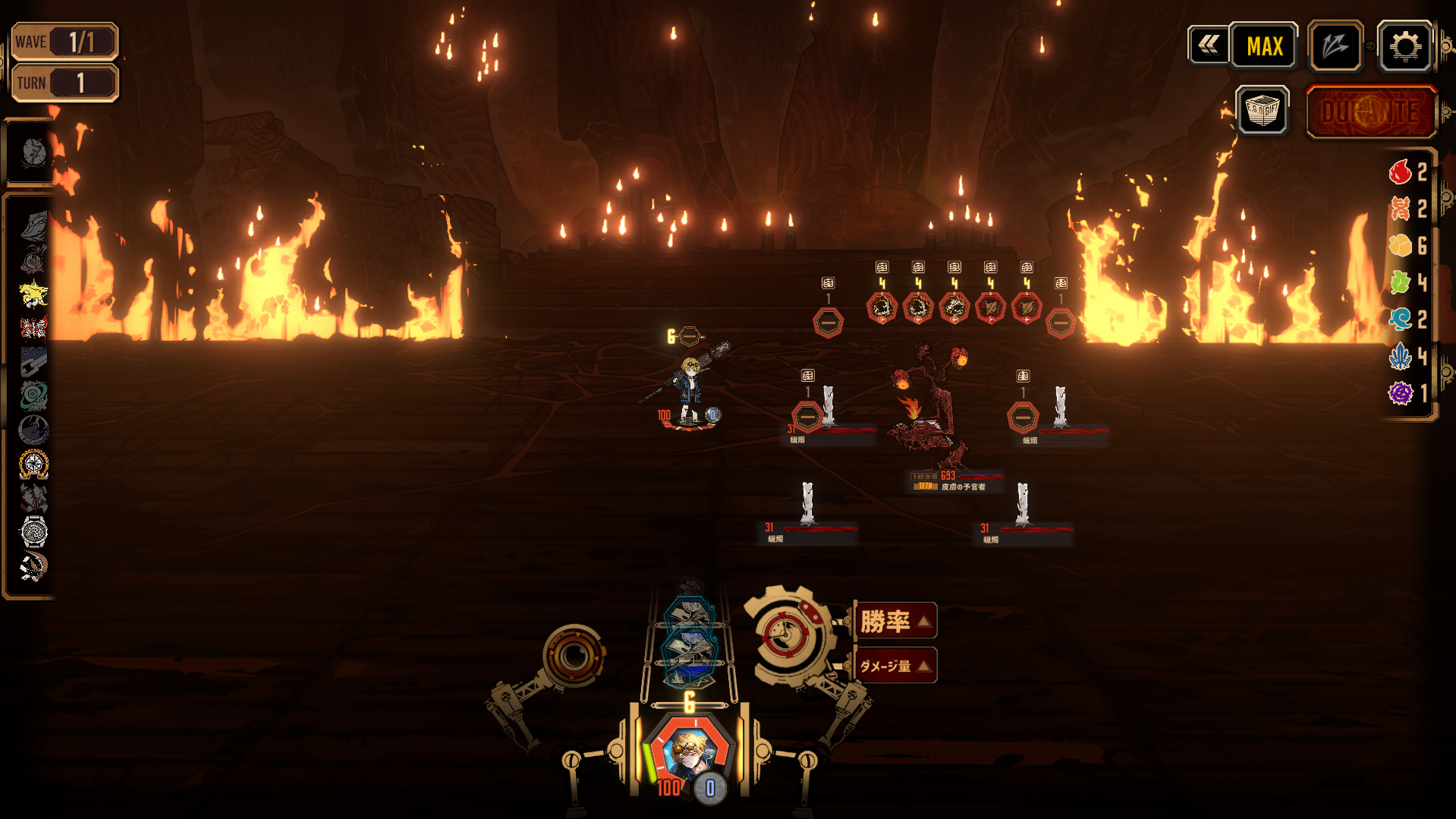Click the orange circular lens dial
Screen dimensions: 1456x819
click(574, 655)
